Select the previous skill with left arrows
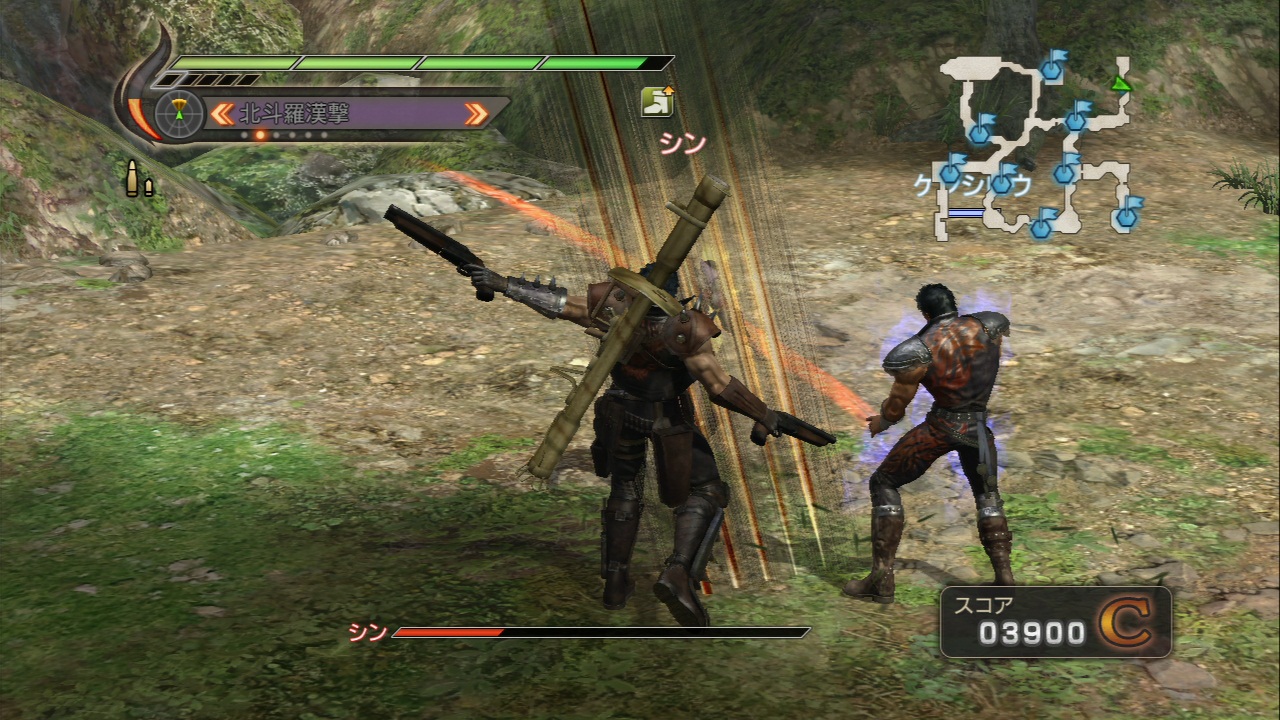The height and width of the screenshot is (720, 1280). pyautogui.click(x=221, y=113)
